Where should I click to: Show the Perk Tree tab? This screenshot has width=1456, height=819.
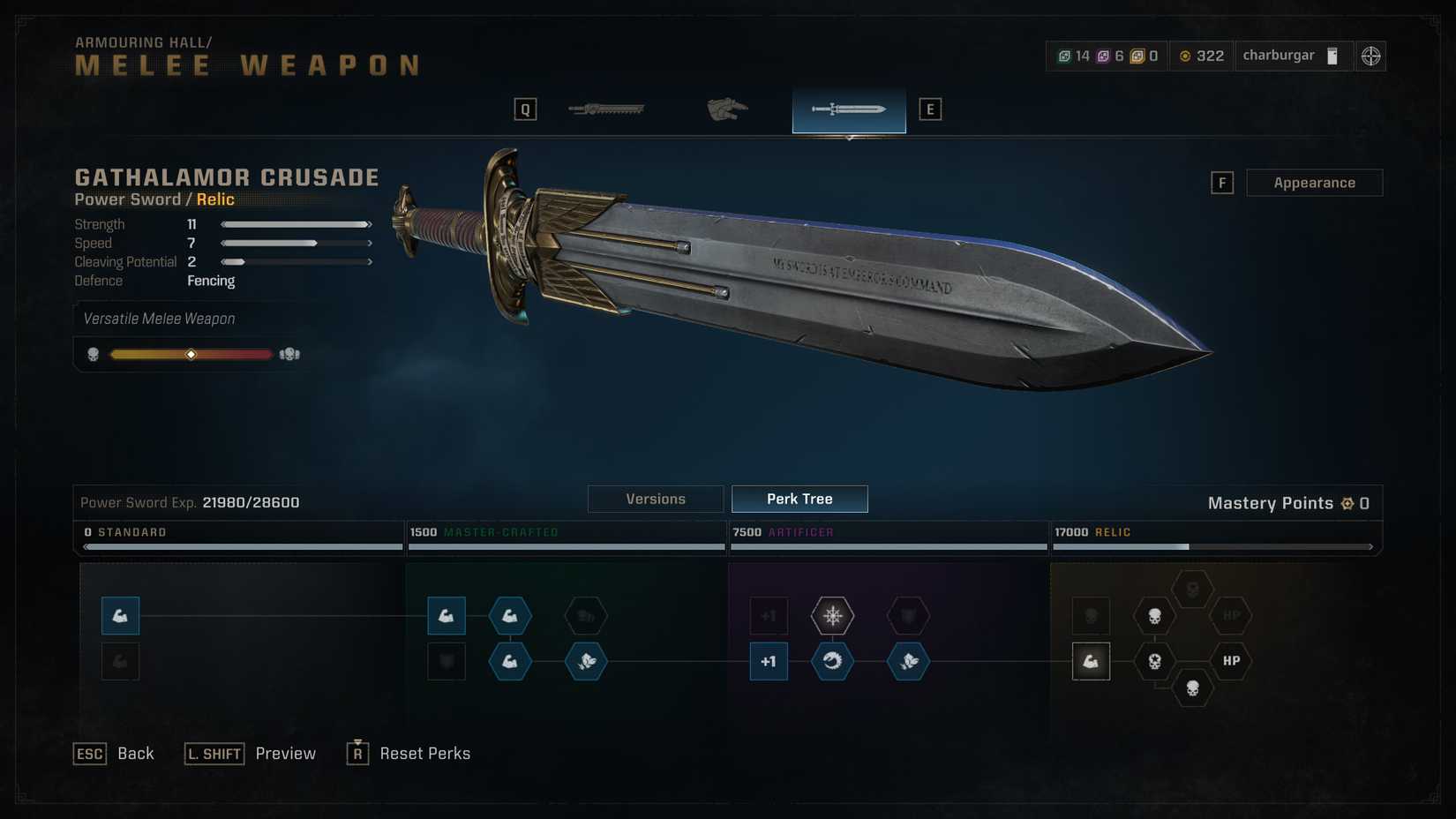tap(799, 499)
